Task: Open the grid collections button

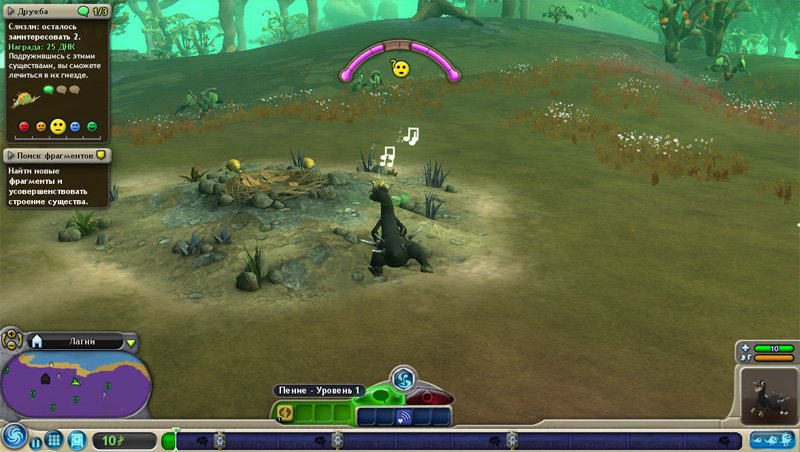Action: tap(55, 440)
